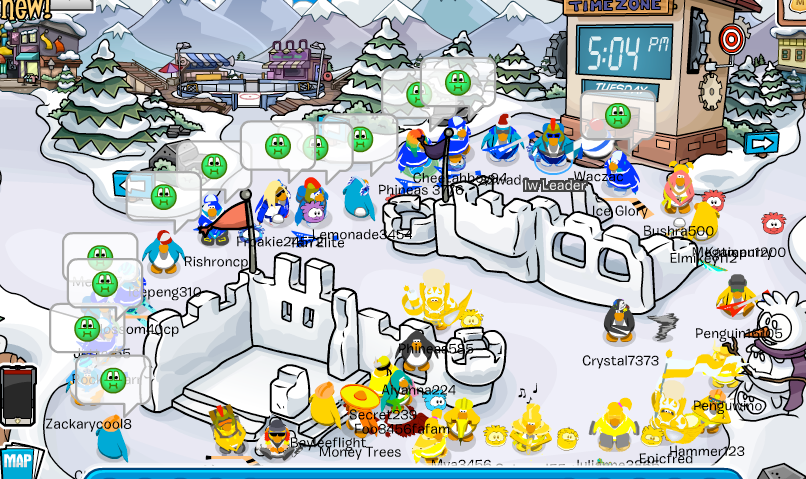Open the spy phone icon
The width and height of the screenshot is (806, 479).
point(17,394)
